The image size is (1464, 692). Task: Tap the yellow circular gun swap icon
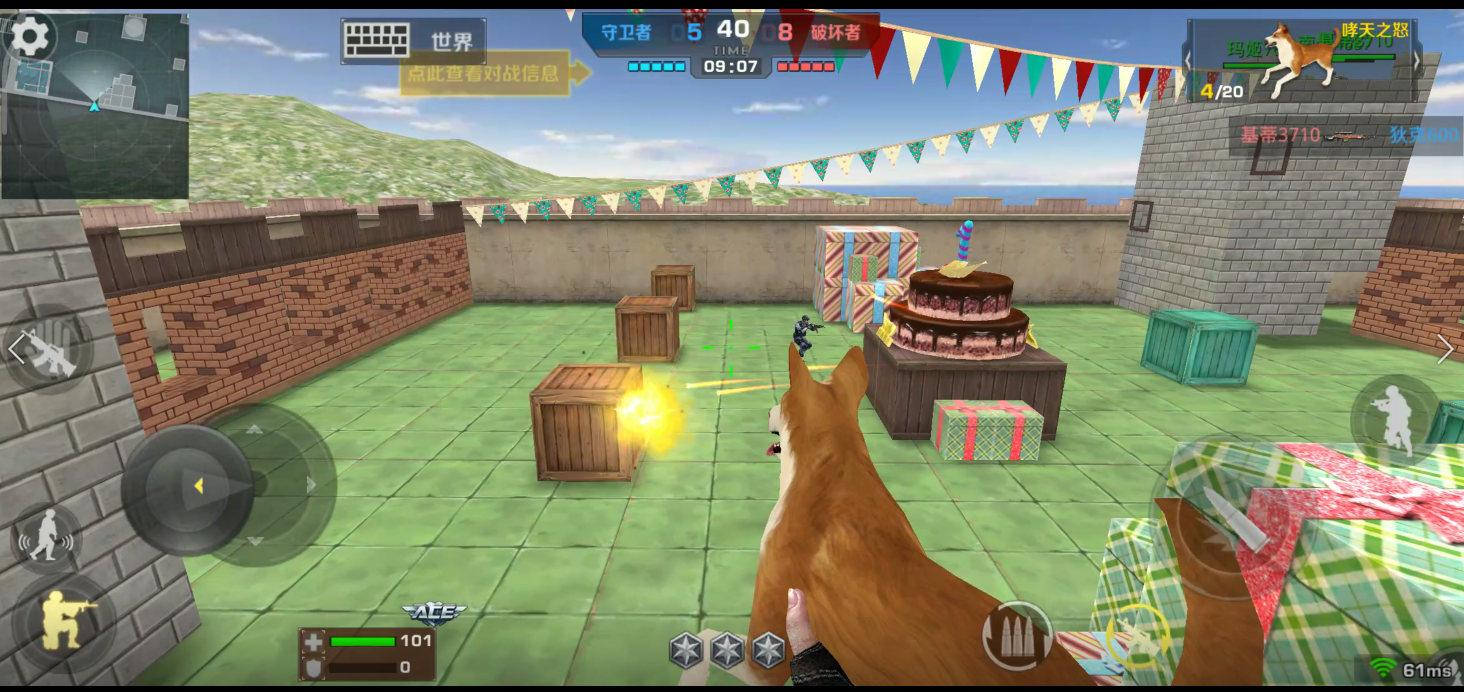[x=1137, y=634]
